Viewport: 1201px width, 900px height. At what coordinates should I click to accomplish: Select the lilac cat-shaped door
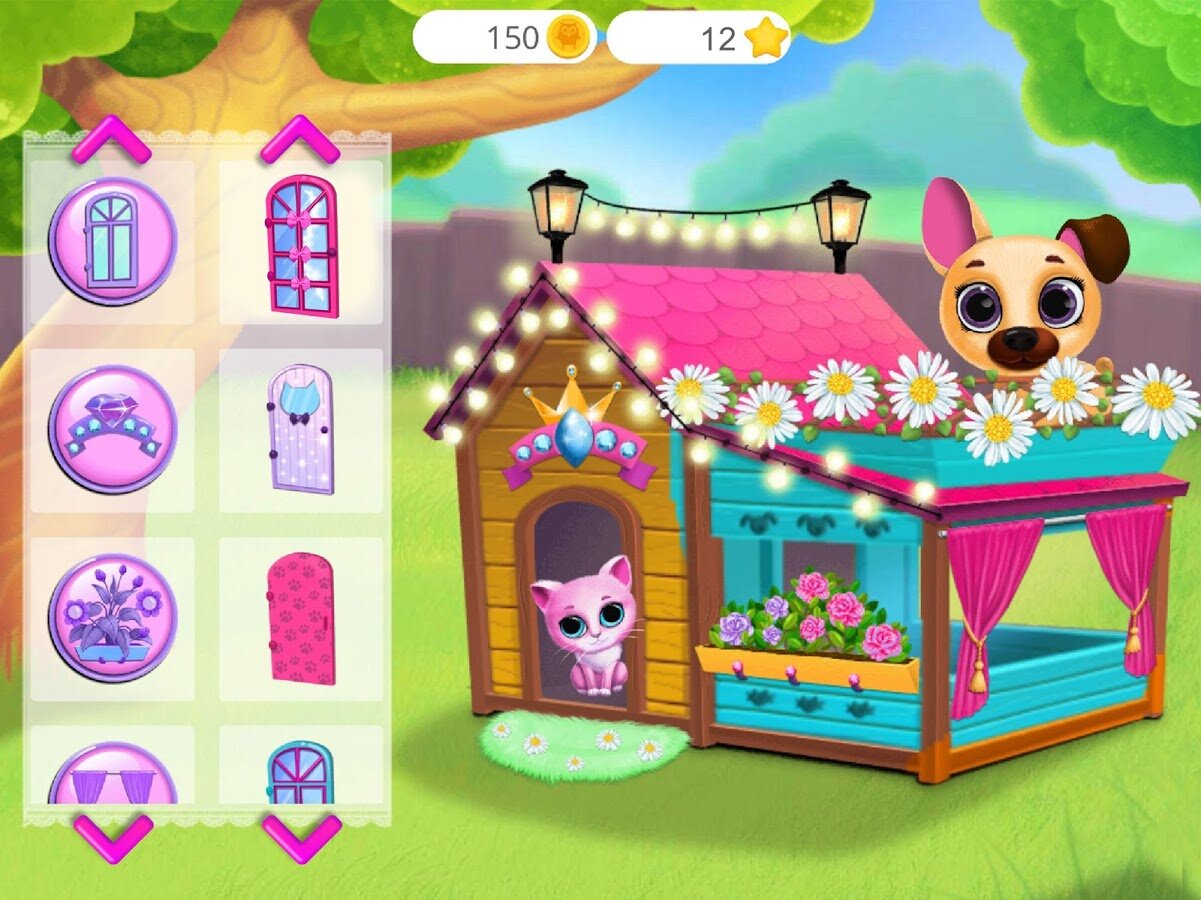pos(301,430)
